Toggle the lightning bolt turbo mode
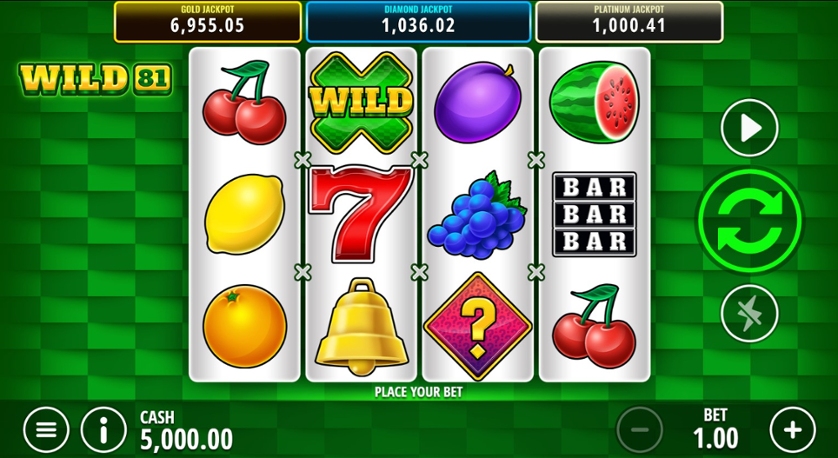Screen dimensions: 838x458 tap(749, 312)
